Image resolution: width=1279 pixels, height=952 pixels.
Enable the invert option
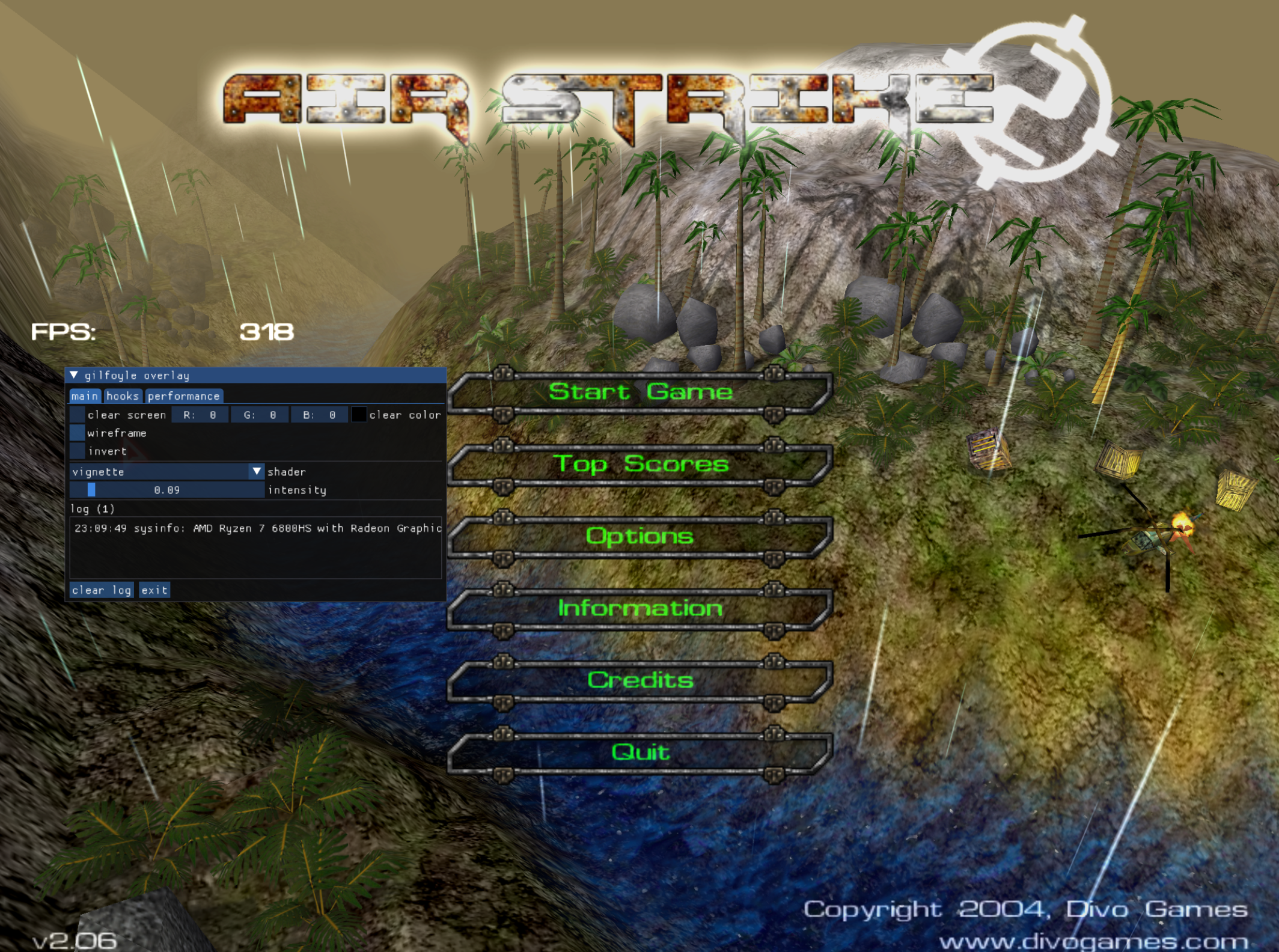(x=76, y=451)
